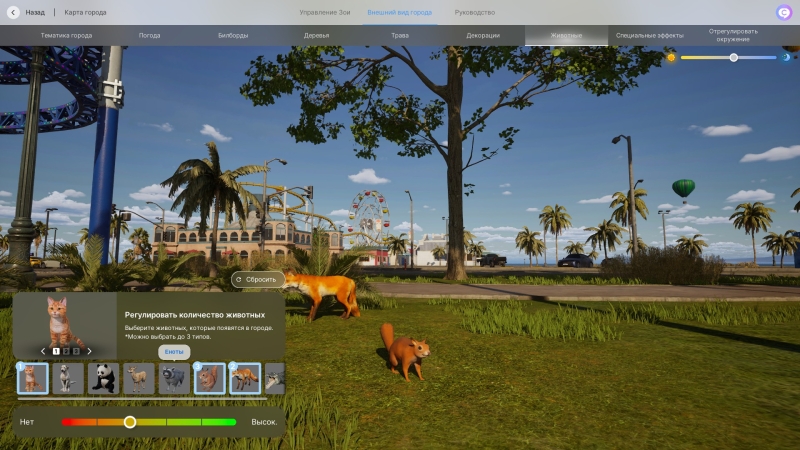The image size is (800, 450).
Task: Switch to the Руководство tab
Action: coord(474,12)
